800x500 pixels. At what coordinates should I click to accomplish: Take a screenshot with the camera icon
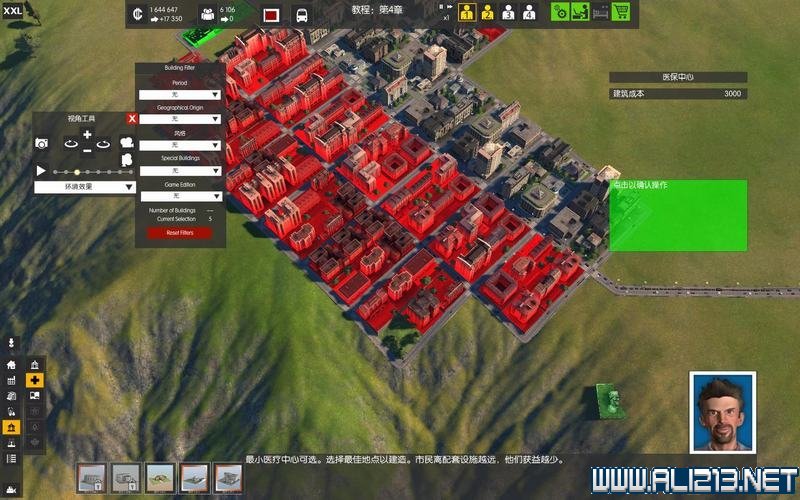pyautogui.click(x=42, y=144)
